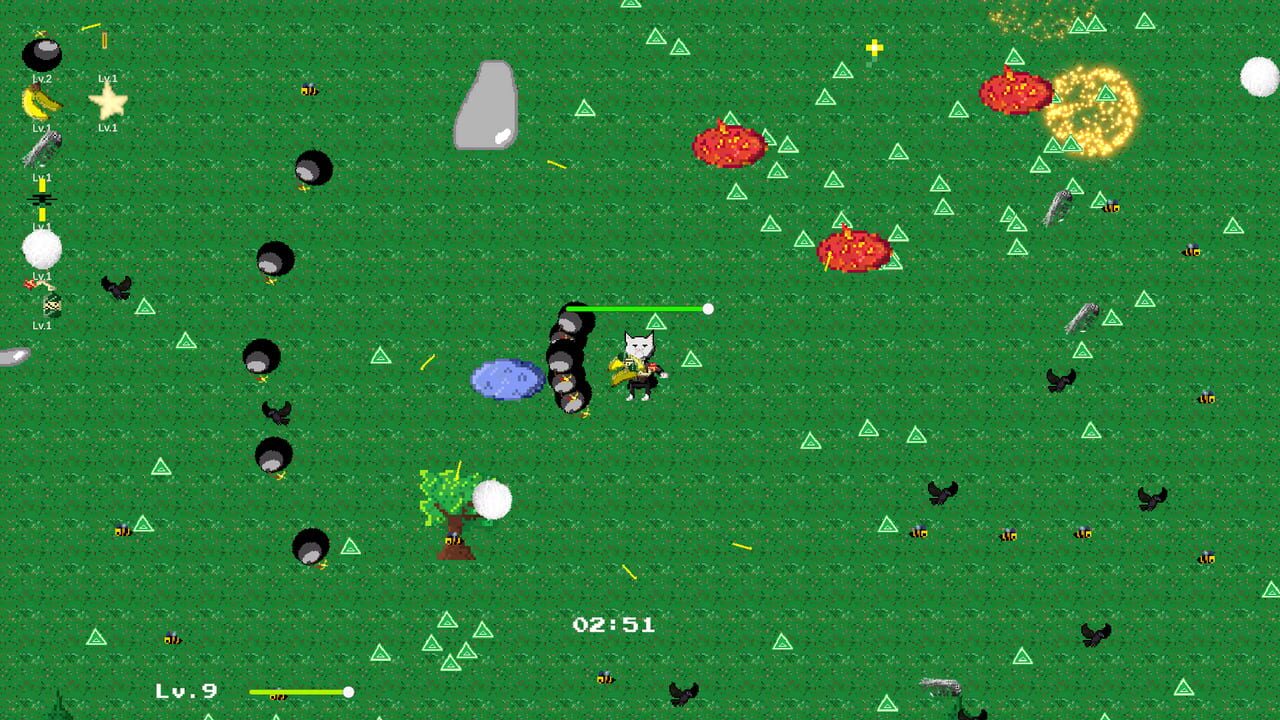Click the barbell weapon icon
1280x720 pixels.
(x=42, y=198)
